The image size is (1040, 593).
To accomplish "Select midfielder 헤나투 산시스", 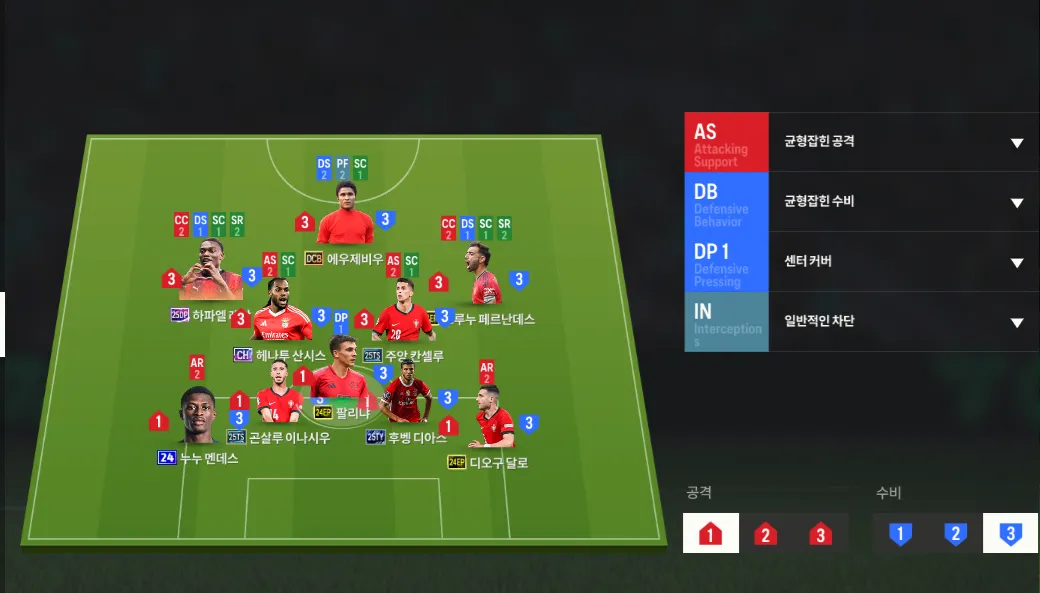I will click(282, 312).
